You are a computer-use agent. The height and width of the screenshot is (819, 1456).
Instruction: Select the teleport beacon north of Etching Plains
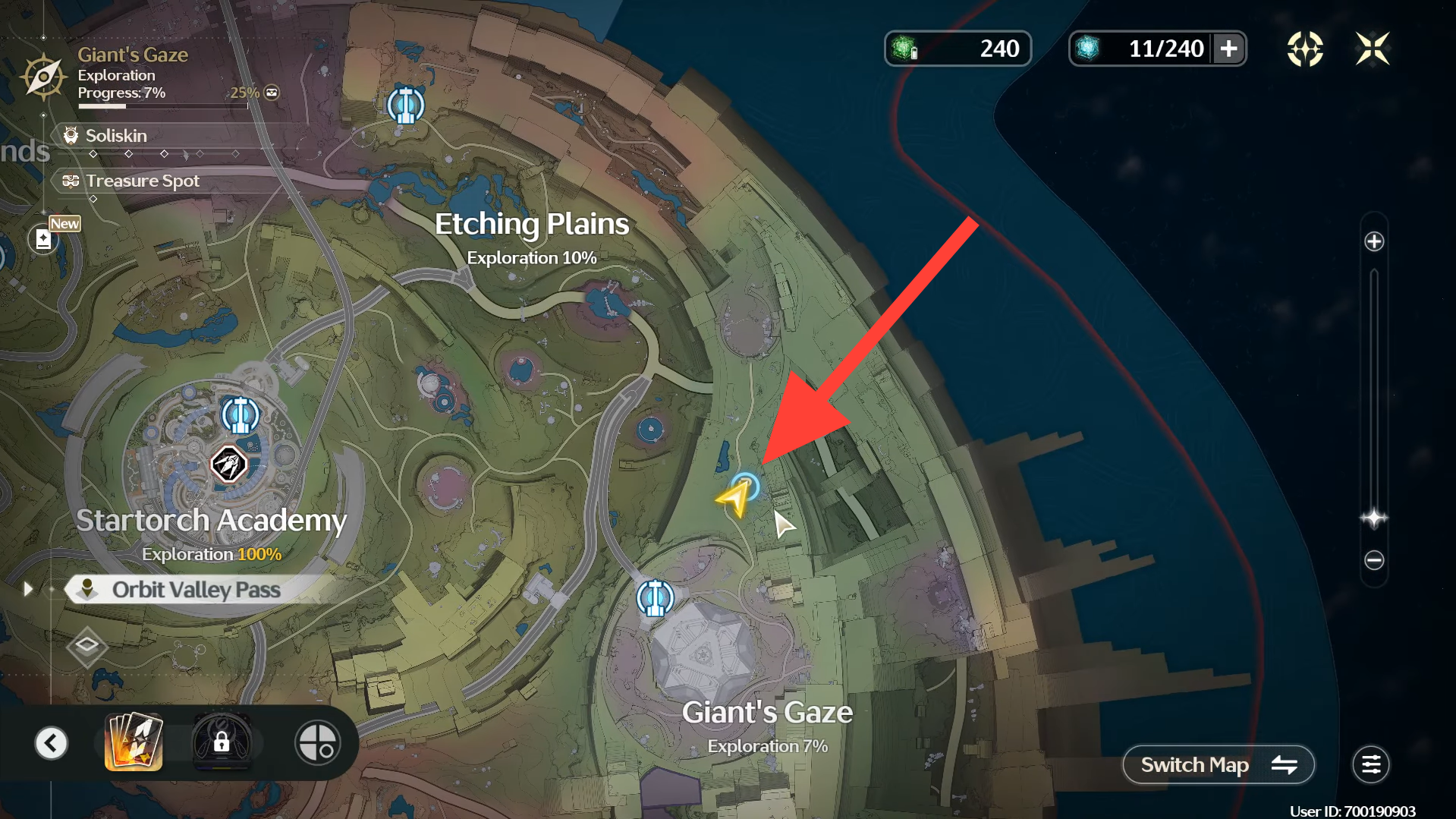tap(405, 106)
